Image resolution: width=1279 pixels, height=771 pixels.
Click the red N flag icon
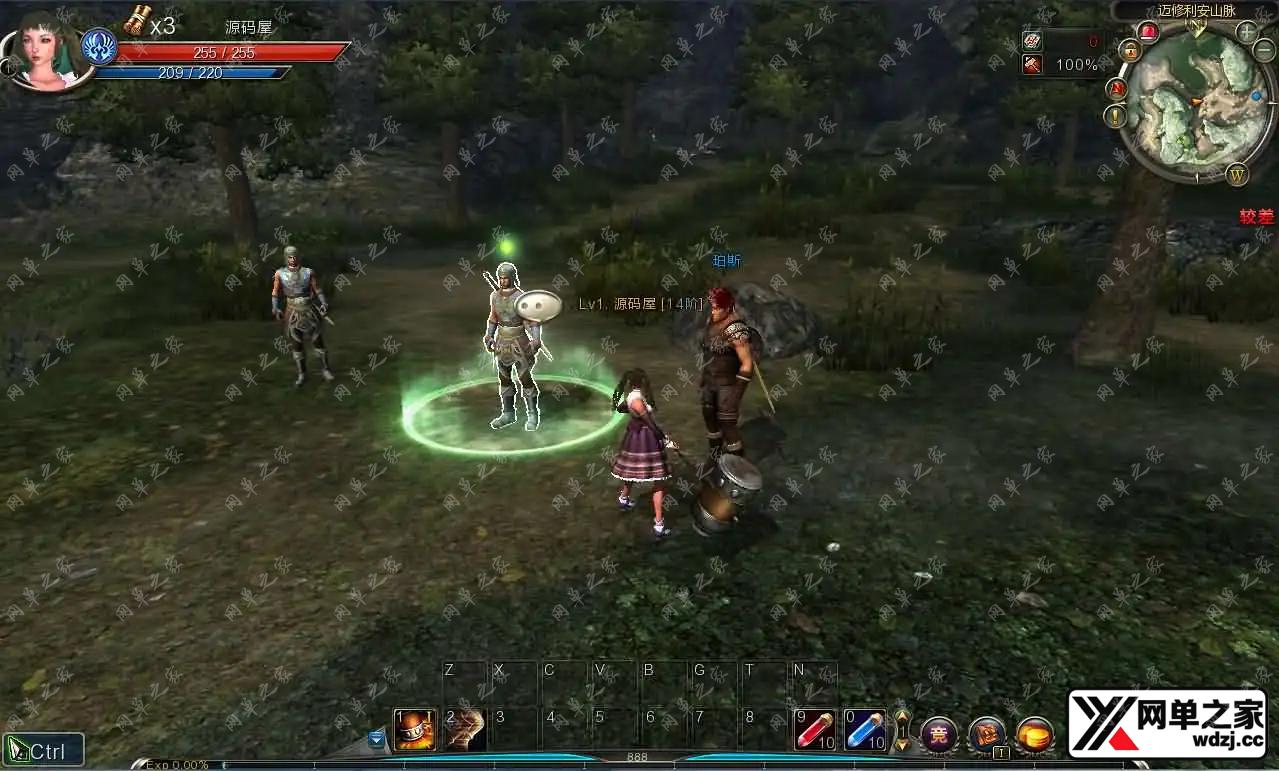(1117, 89)
